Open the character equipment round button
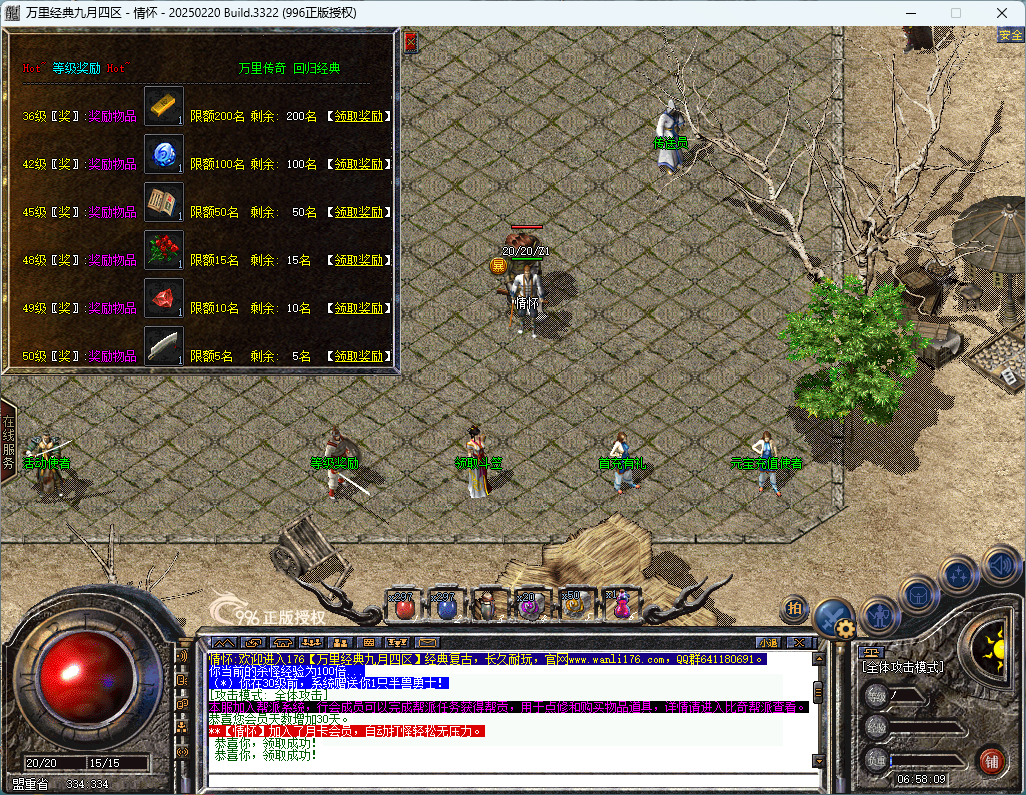 881,612
